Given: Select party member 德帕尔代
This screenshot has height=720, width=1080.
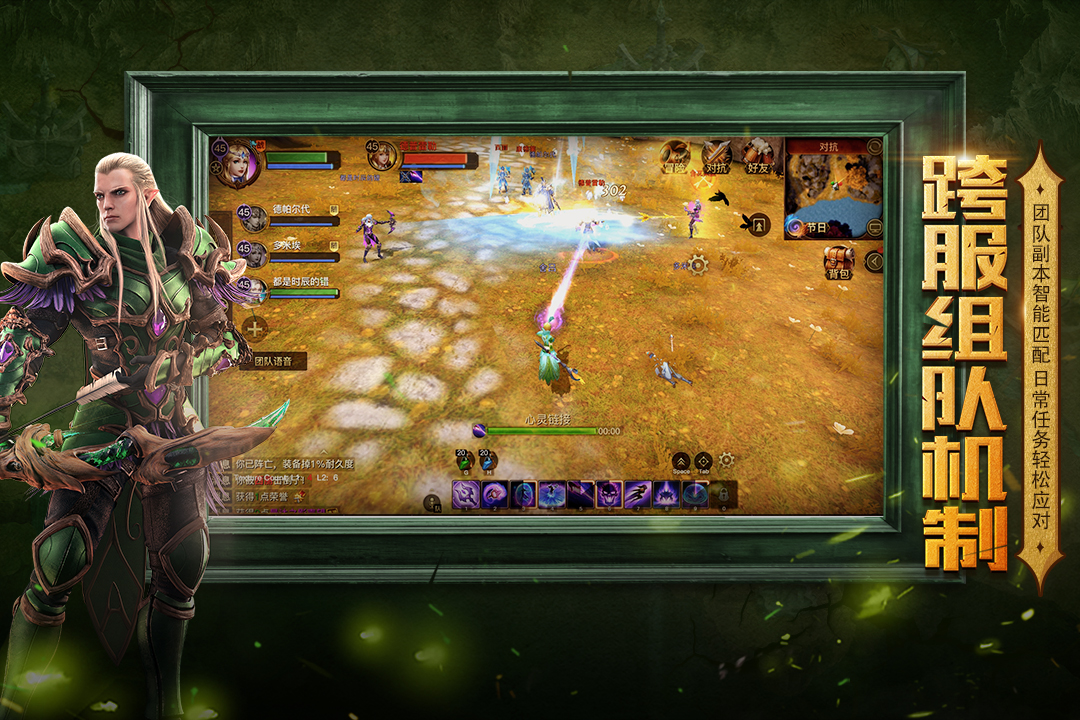Looking at the screenshot, I should (252, 217).
